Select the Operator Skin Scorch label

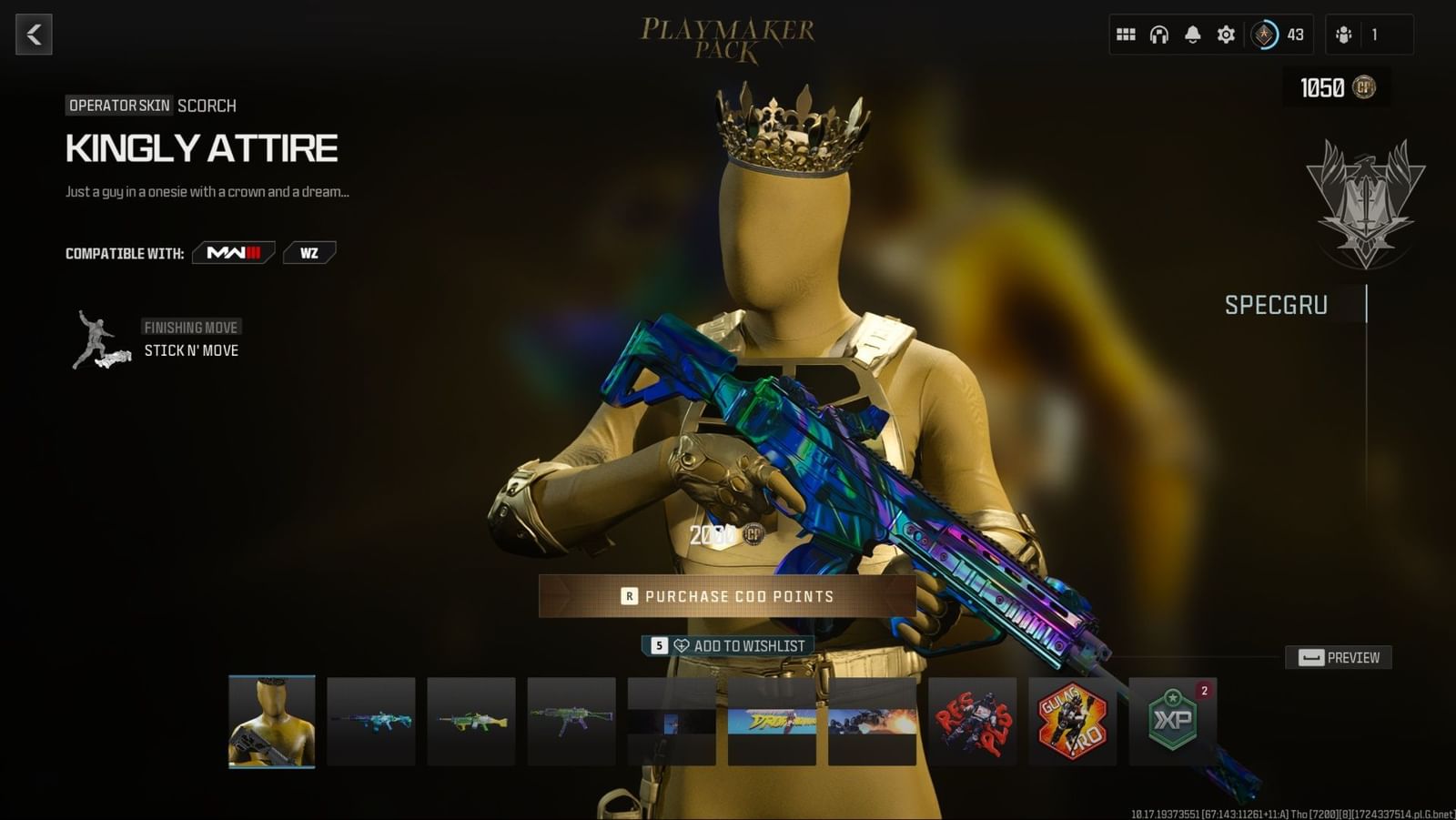[118, 105]
